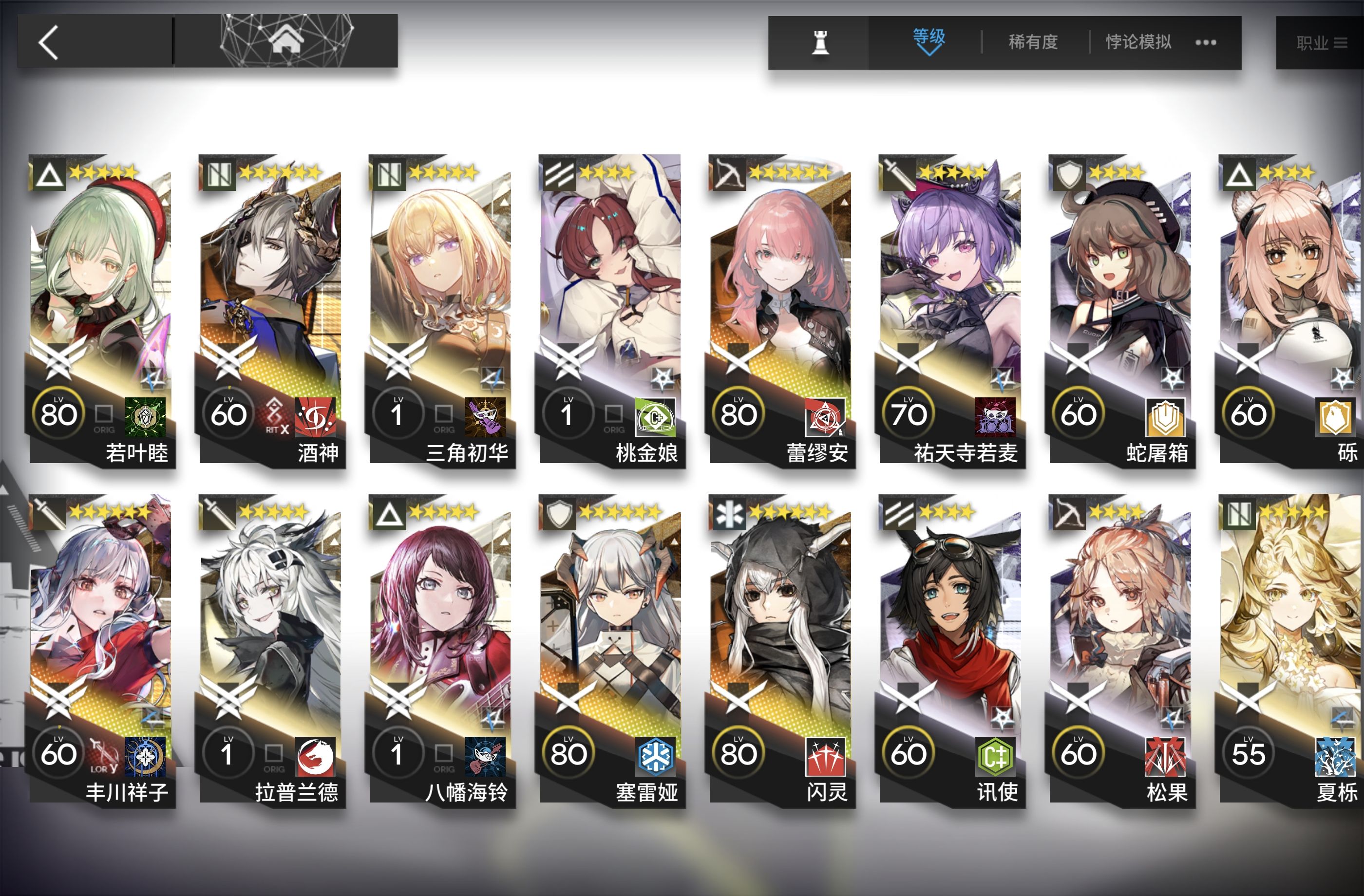Pick operator 蕾缪安

click(x=780, y=309)
